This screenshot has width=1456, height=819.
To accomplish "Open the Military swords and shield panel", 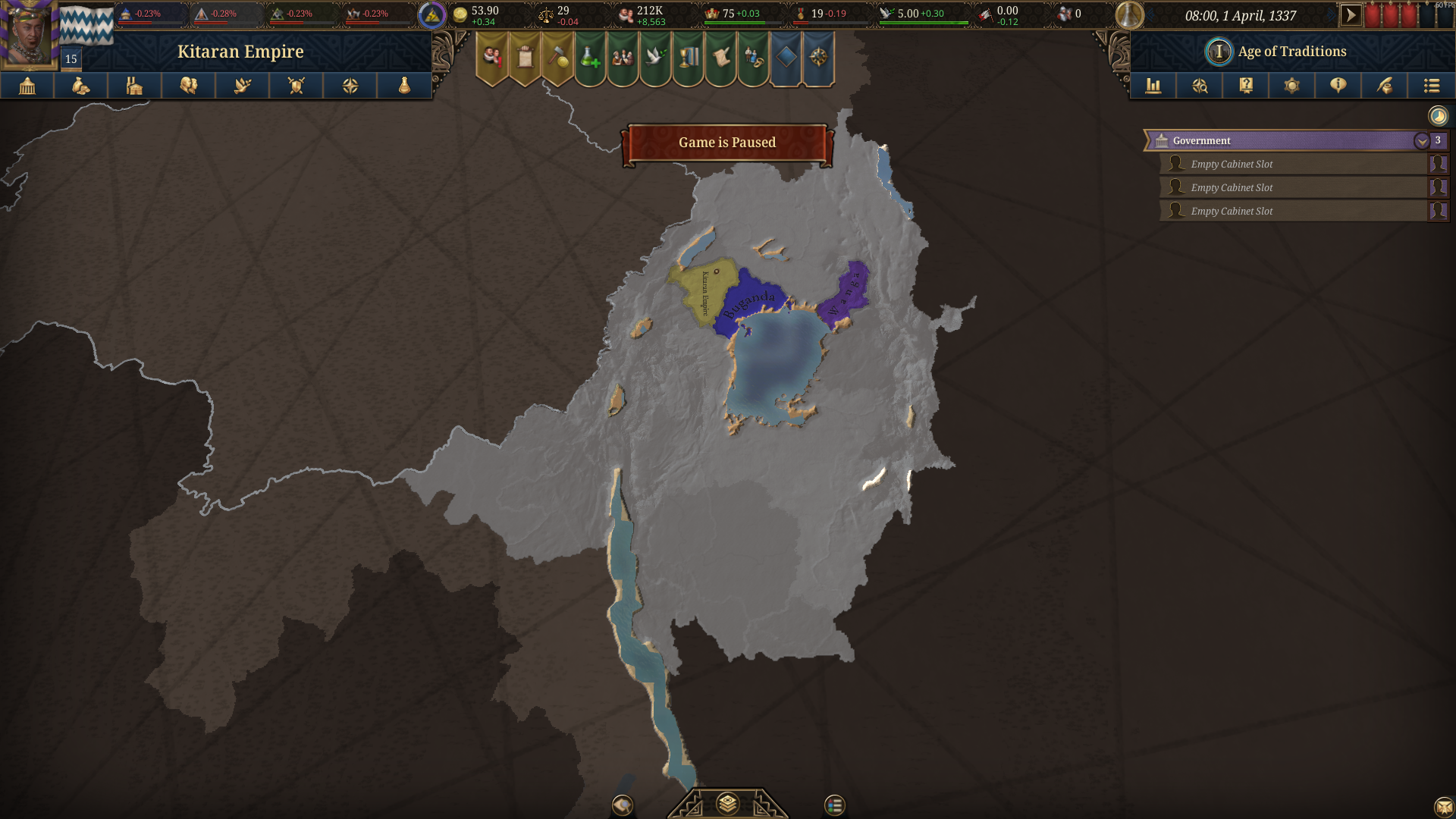I will point(297,86).
